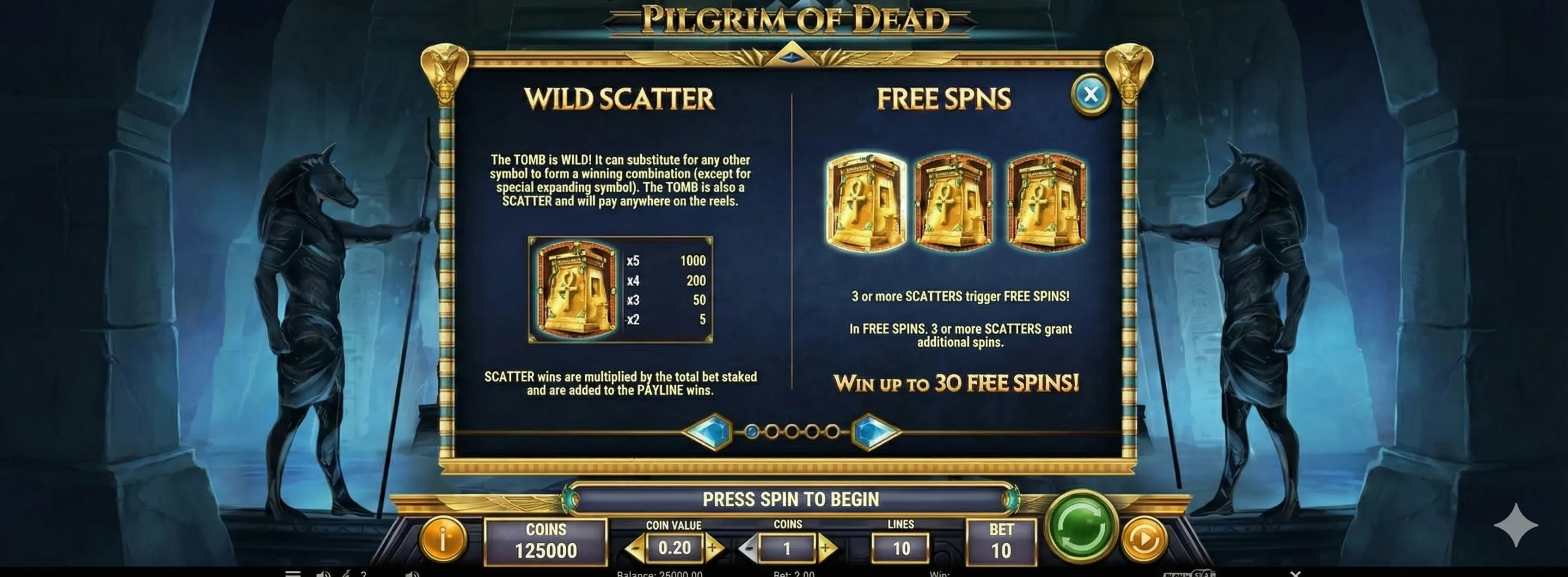The image size is (1568, 577).
Task: Click the BET 10 display field
Action: pyautogui.click(x=1001, y=542)
